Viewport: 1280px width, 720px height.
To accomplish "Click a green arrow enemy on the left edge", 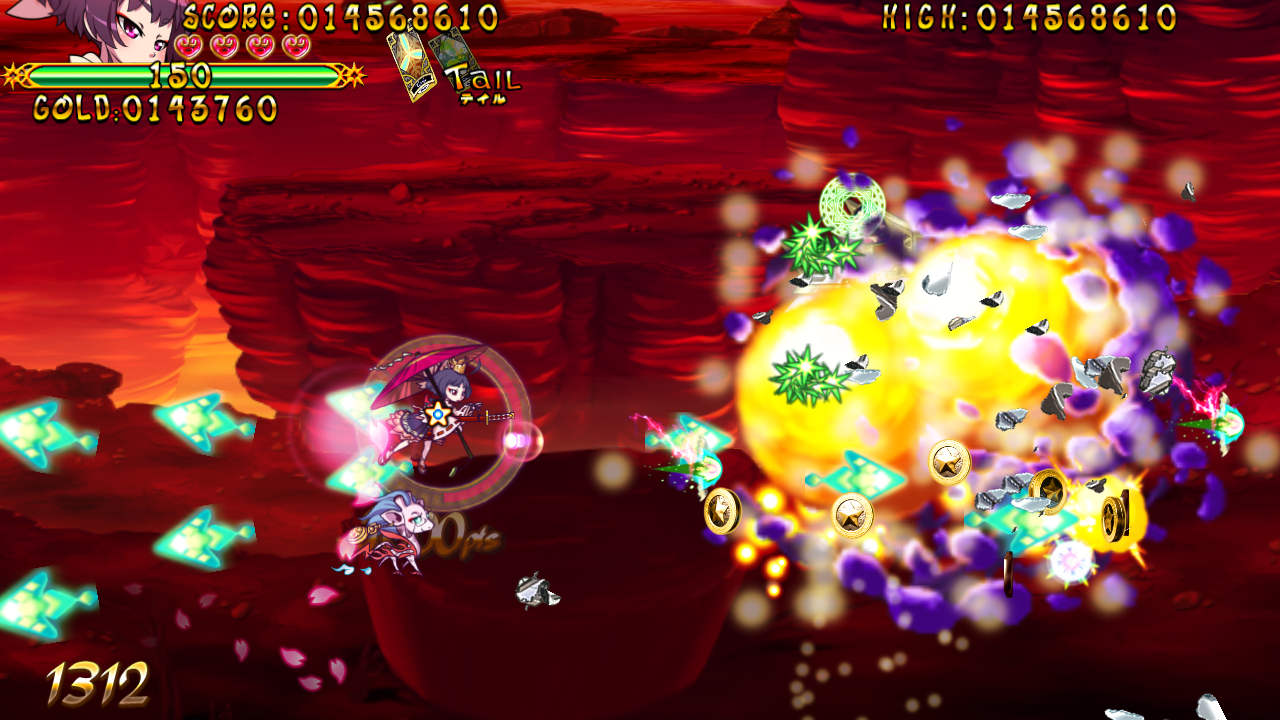I will (30, 430).
